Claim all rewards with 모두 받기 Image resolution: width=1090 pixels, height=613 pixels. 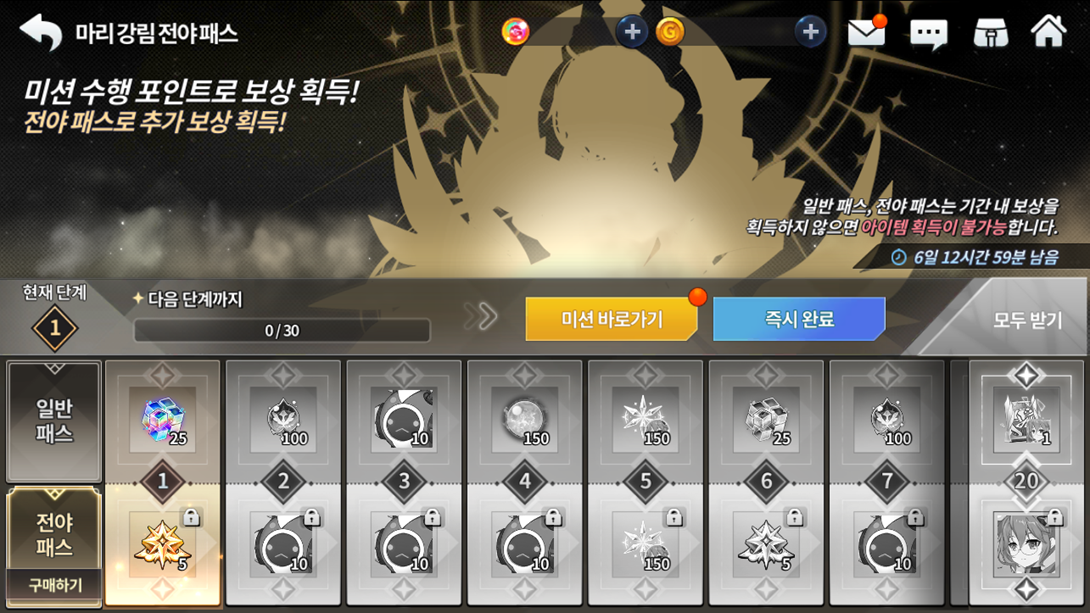[x=1027, y=321]
